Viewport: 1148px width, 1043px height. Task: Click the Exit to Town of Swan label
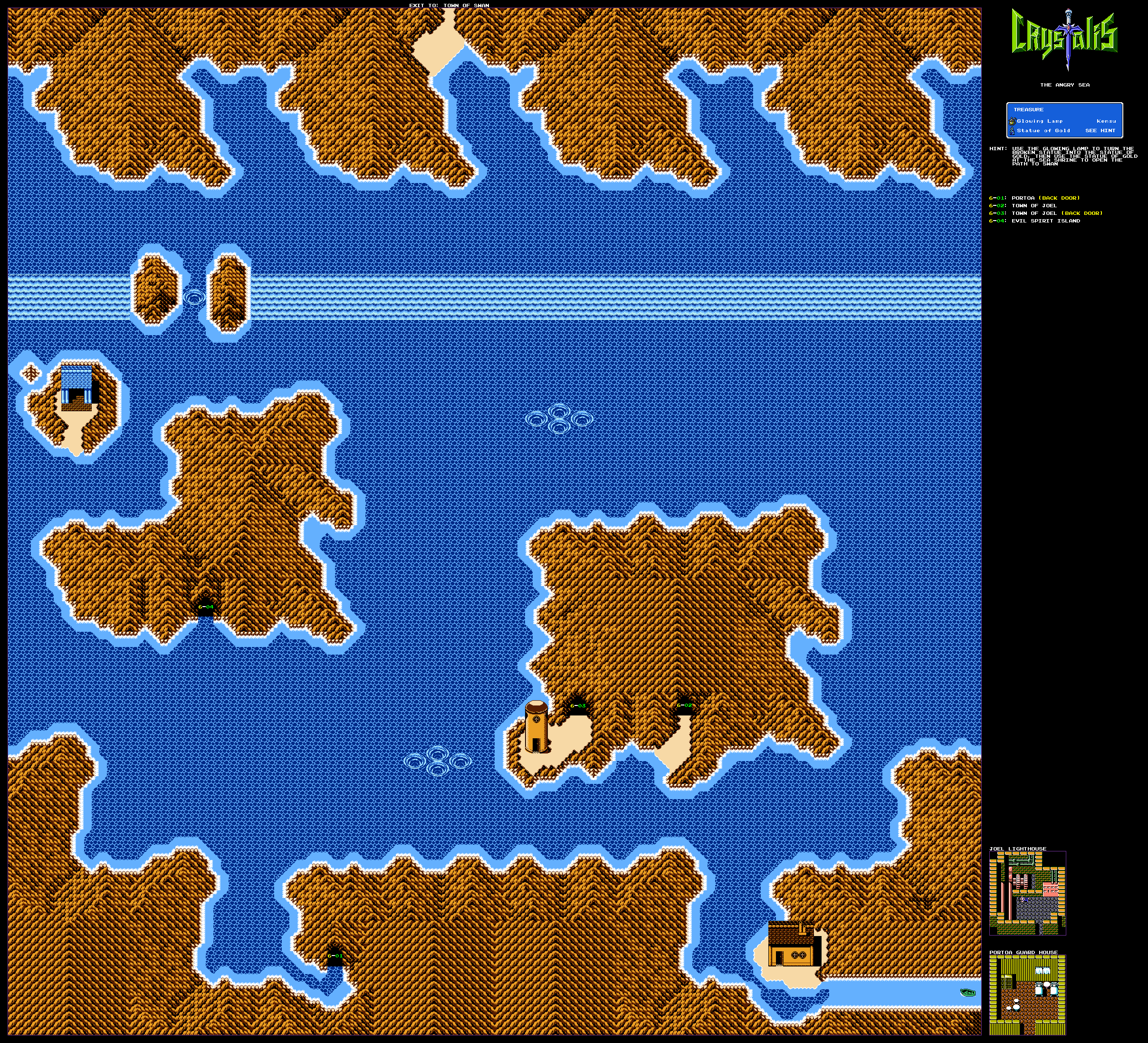coord(449,5)
